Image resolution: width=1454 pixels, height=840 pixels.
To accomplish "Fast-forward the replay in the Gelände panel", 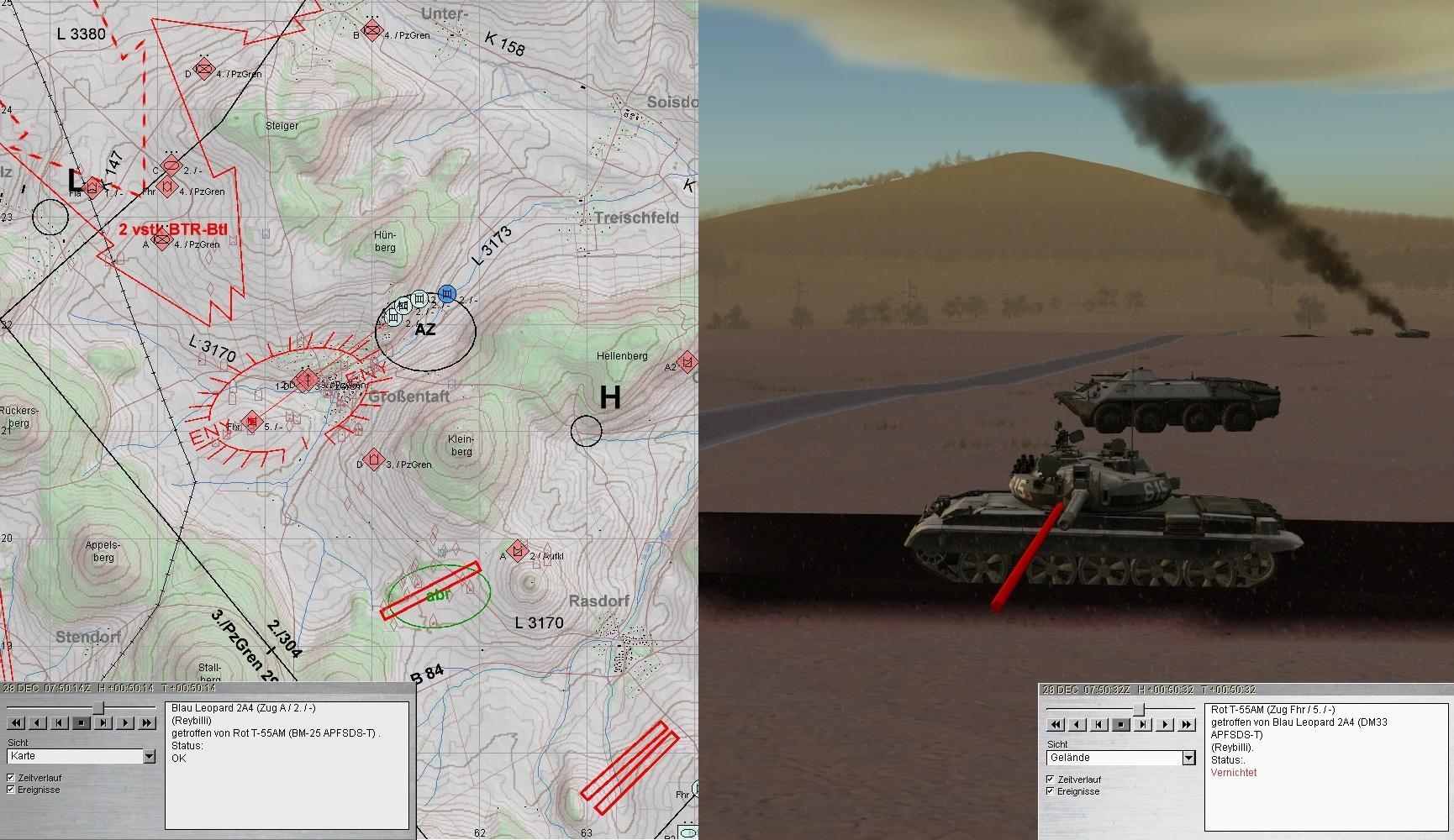I will [x=1187, y=724].
